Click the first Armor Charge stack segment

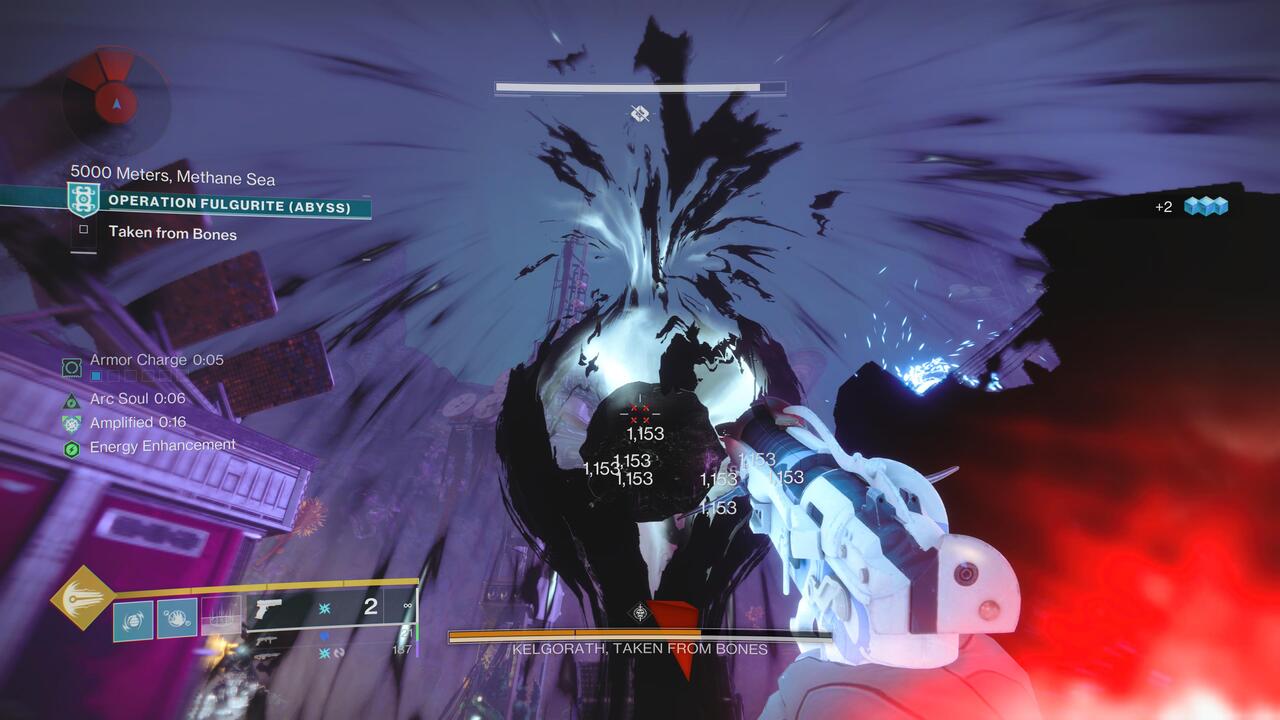(x=96, y=378)
